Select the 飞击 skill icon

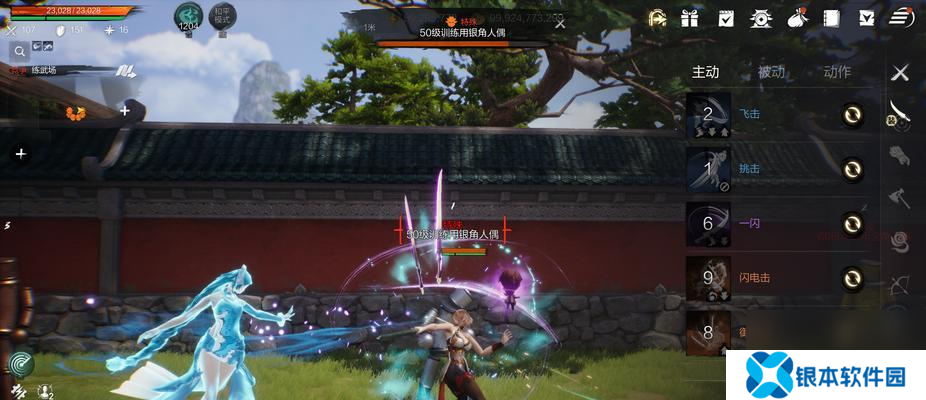(x=708, y=115)
